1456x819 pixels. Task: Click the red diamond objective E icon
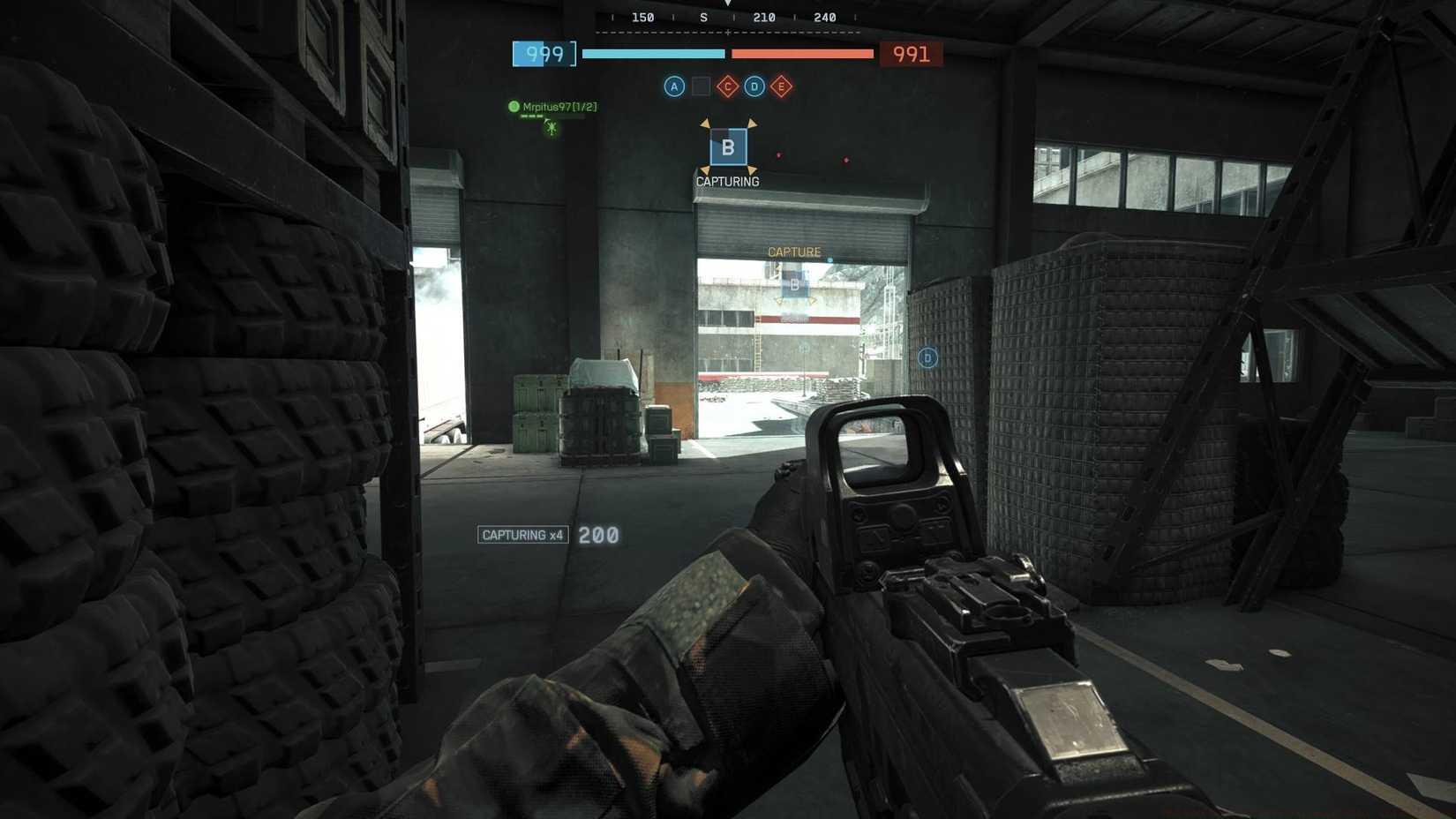[x=781, y=86]
